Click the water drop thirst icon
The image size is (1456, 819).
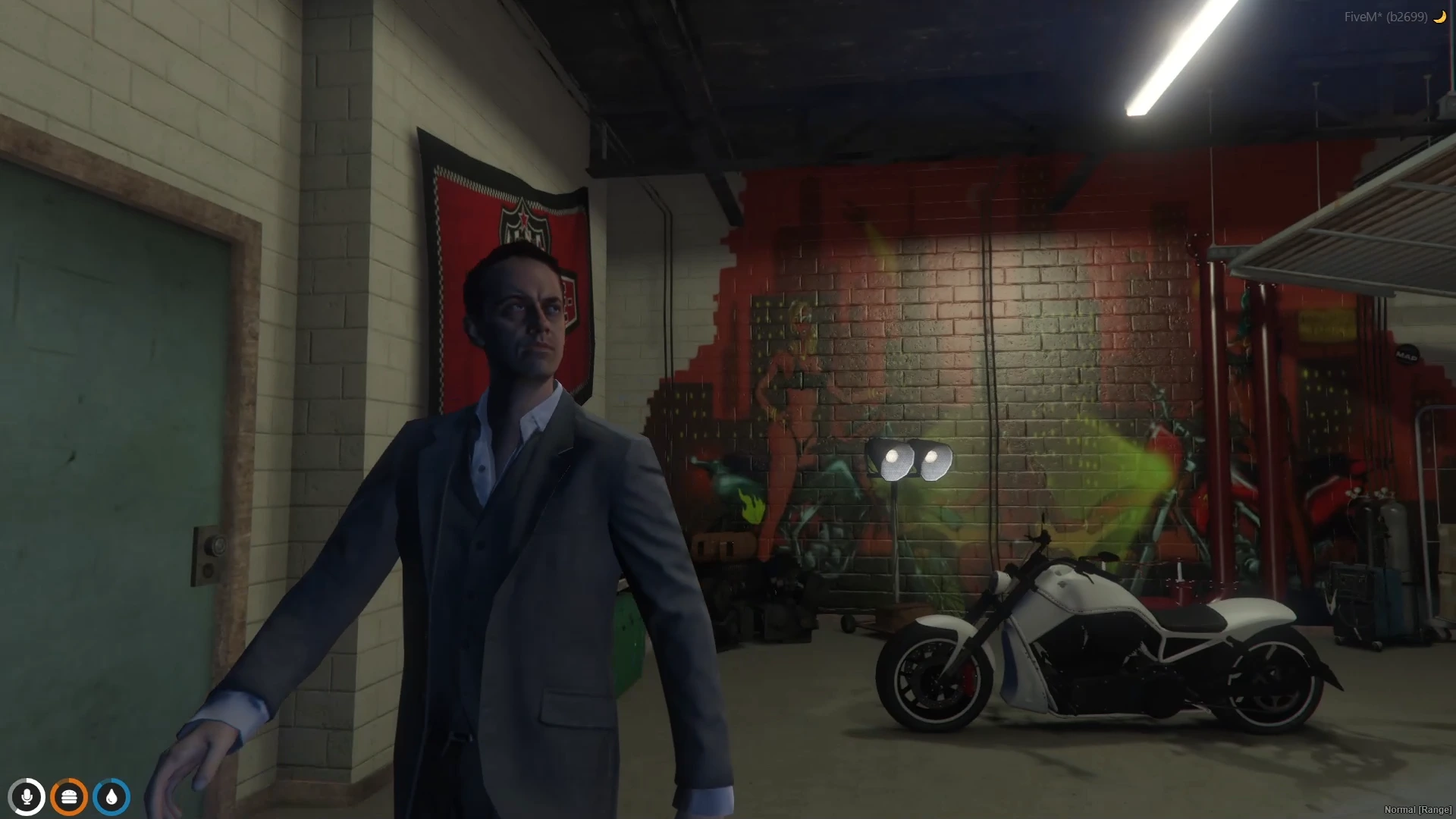click(111, 797)
